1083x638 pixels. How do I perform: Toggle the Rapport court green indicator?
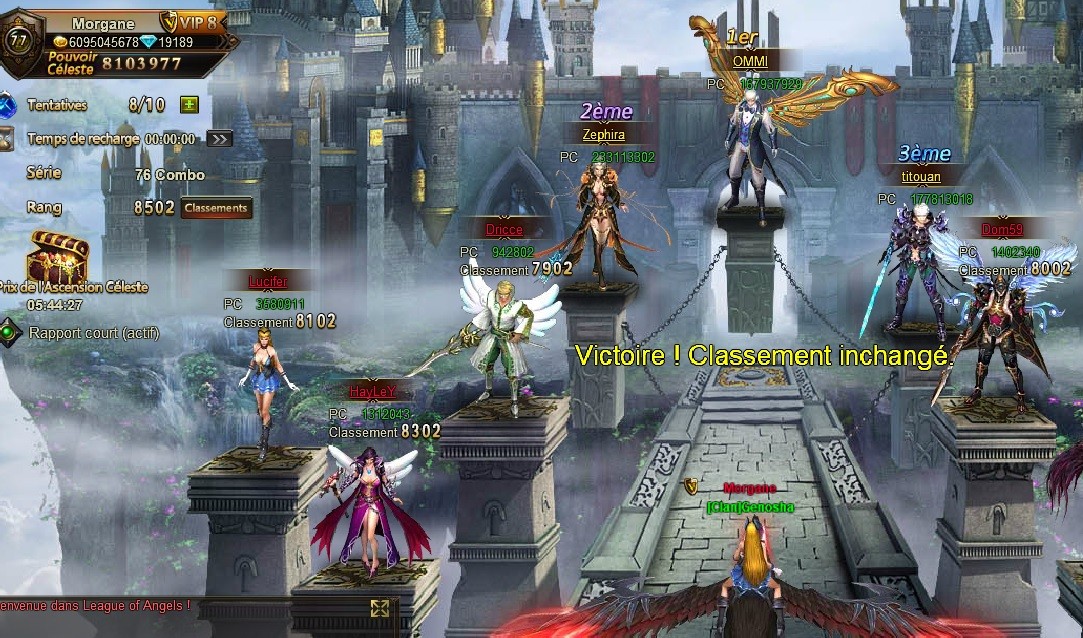pos(9,332)
